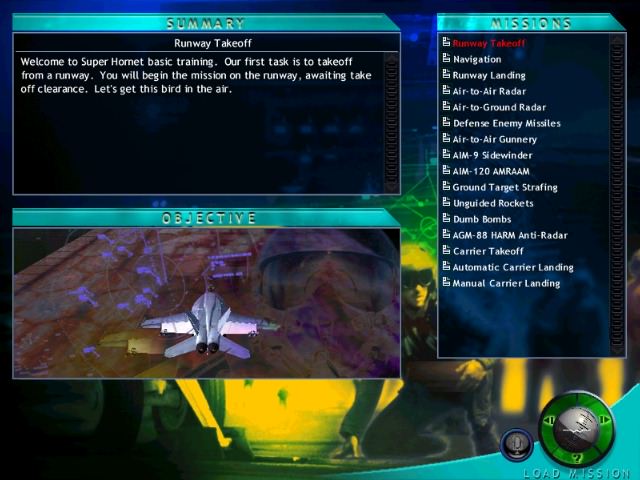Choose the Runway Landing mission
The width and height of the screenshot is (640, 480).
(x=488, y=76)
